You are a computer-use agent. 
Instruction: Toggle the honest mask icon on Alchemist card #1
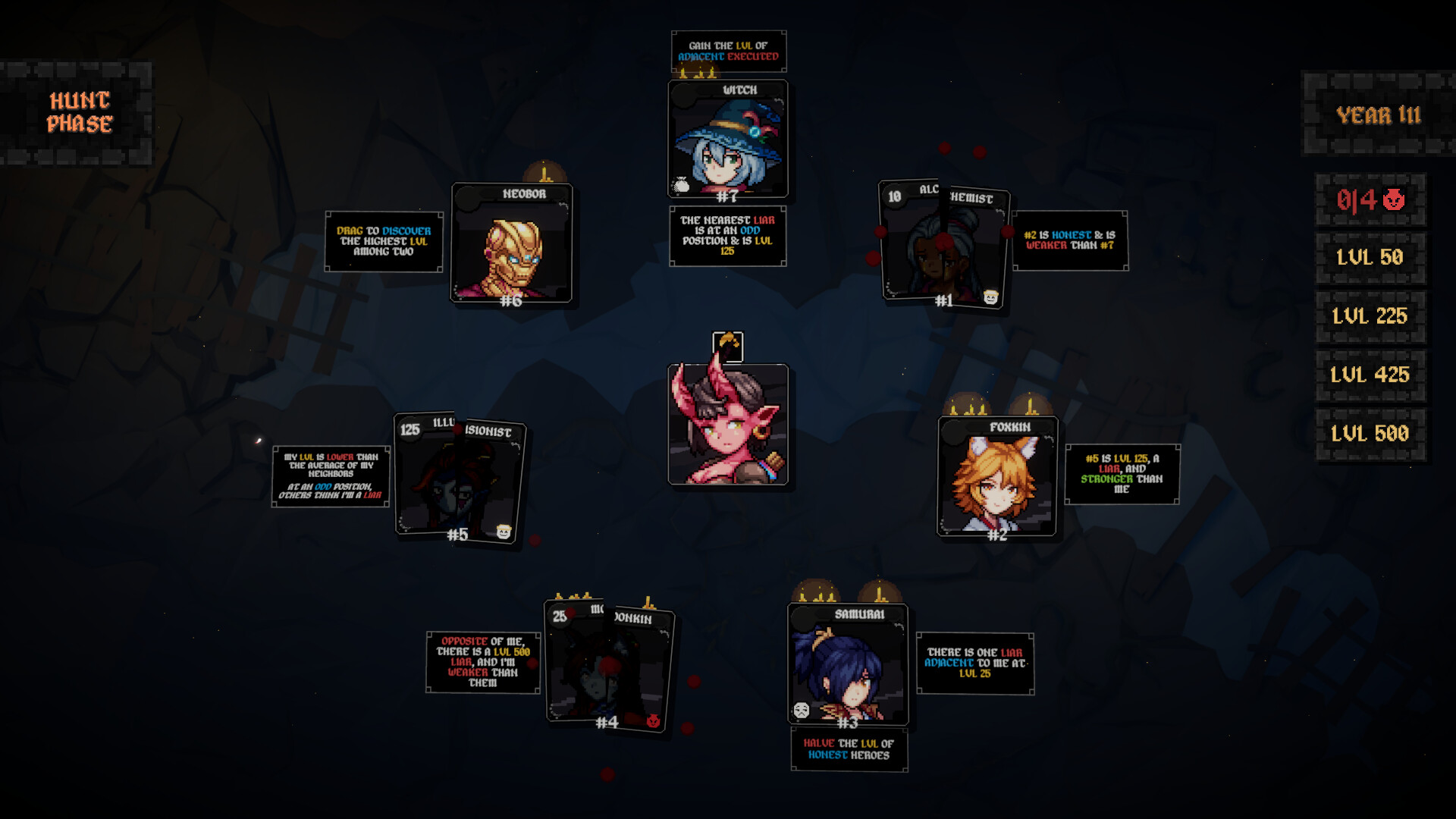(990, 298)
